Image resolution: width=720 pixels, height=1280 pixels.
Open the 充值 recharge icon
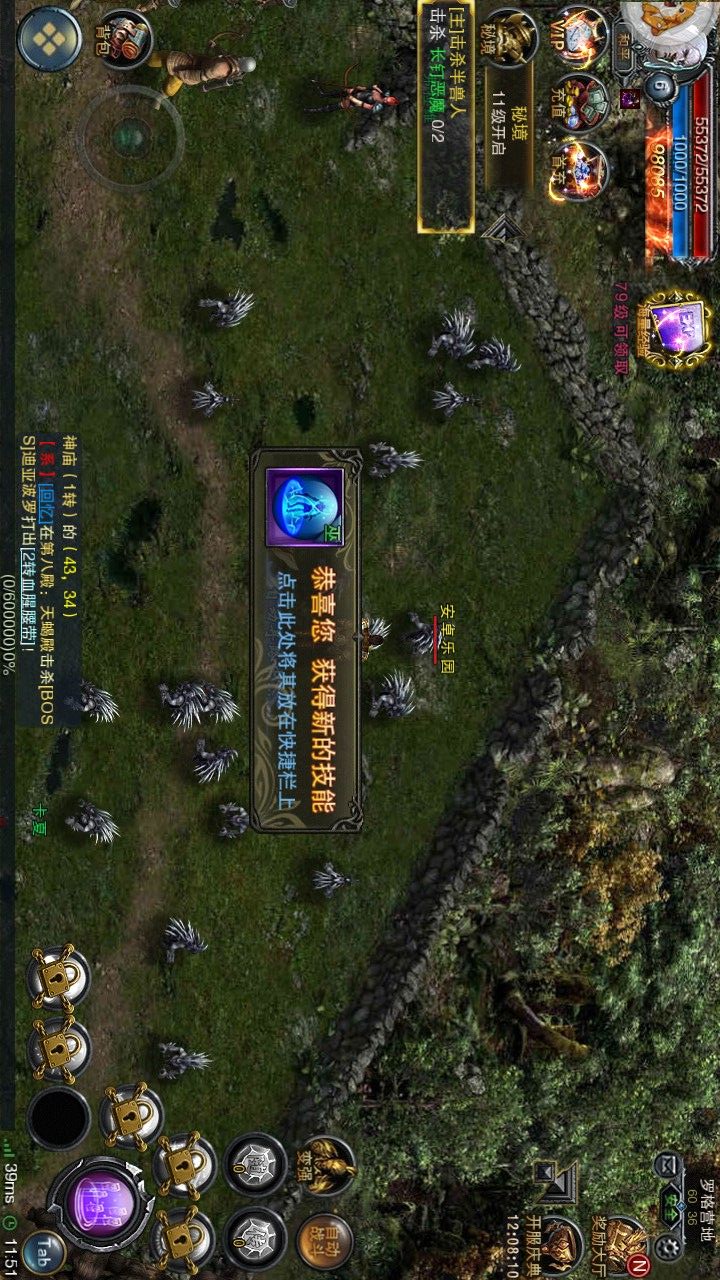pyautogui.click(x=582, y=103)
